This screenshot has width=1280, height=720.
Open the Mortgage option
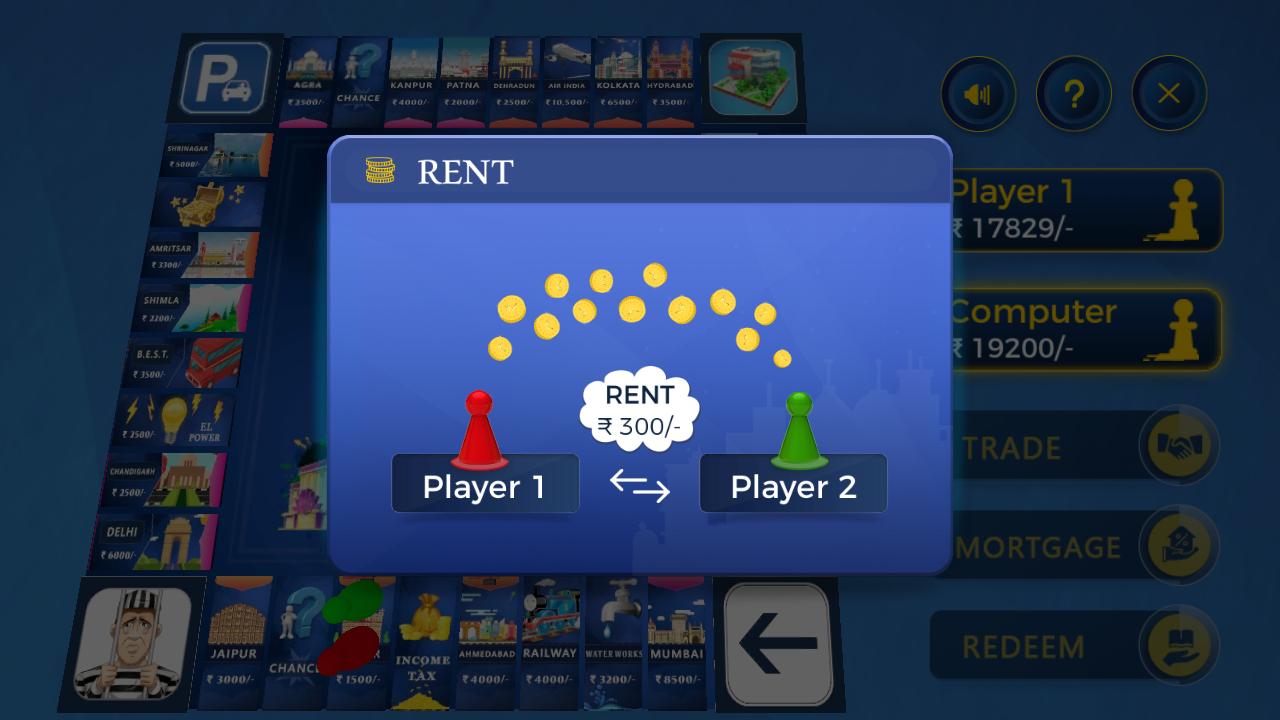pyautogui.click(x=1075, y=547)
